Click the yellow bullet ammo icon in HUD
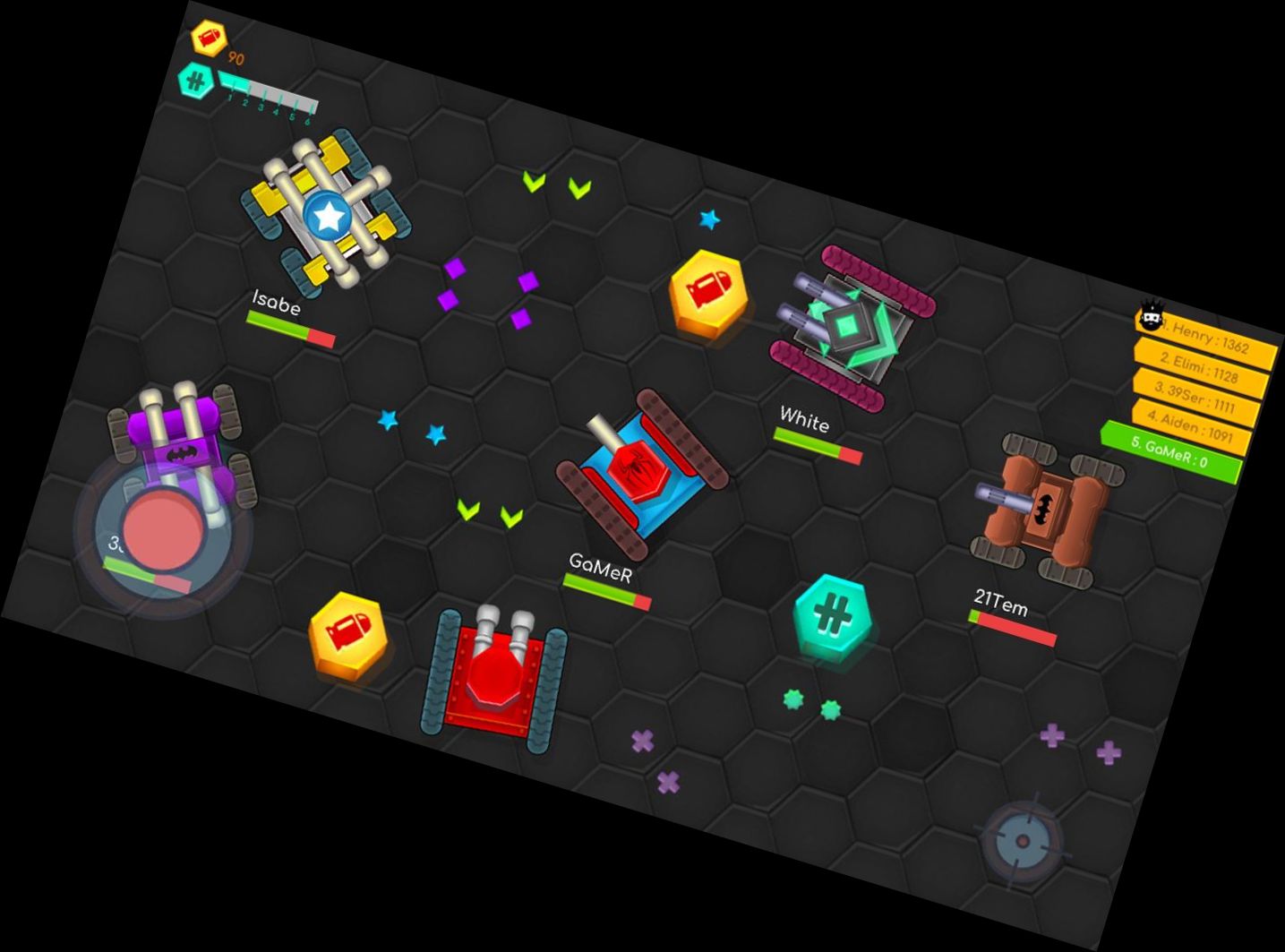The image size is (1285, 952). click(x=210, y=36)
